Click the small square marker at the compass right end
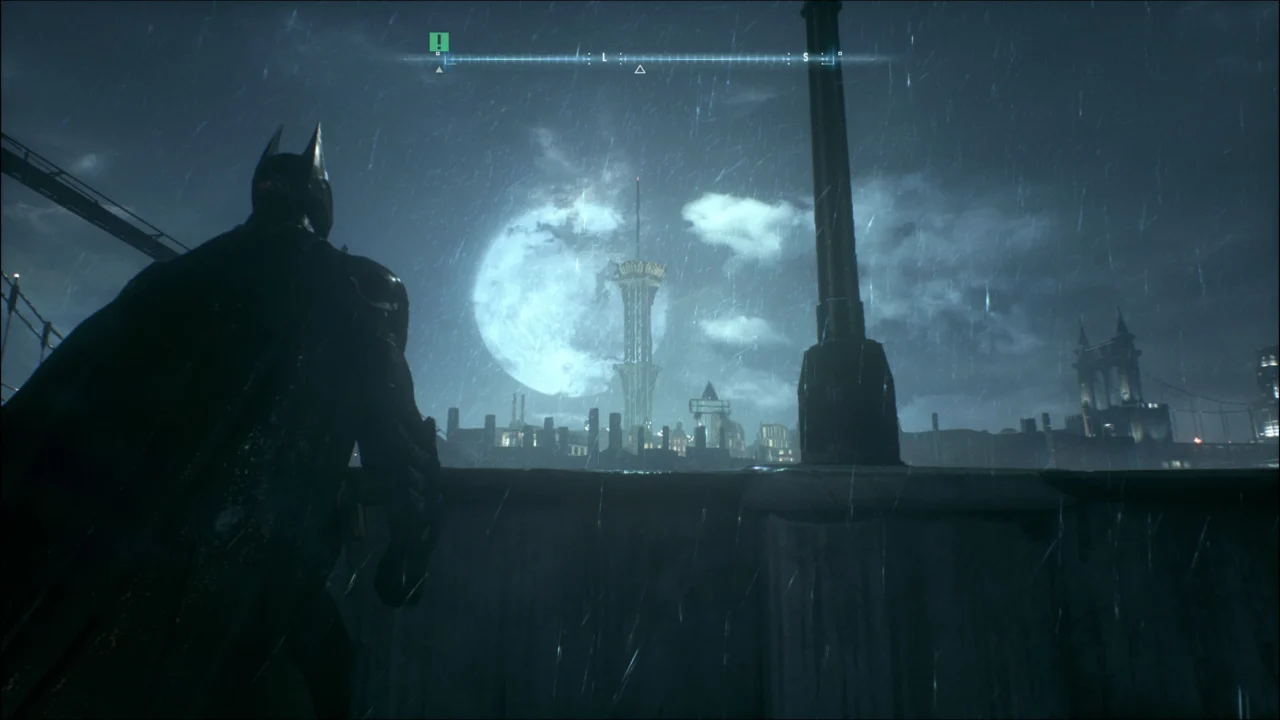1280x720 pixels. [839, 53]
